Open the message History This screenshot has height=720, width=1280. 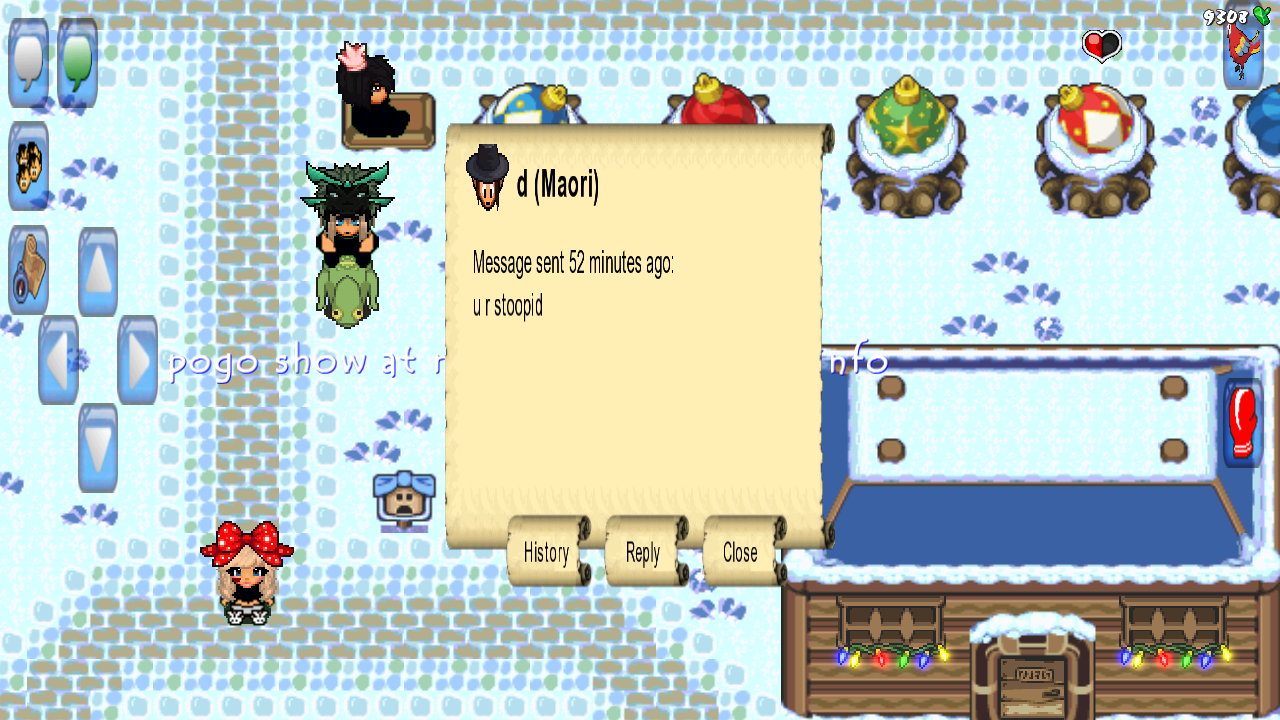pyautogui.click(x=546, y=552)
